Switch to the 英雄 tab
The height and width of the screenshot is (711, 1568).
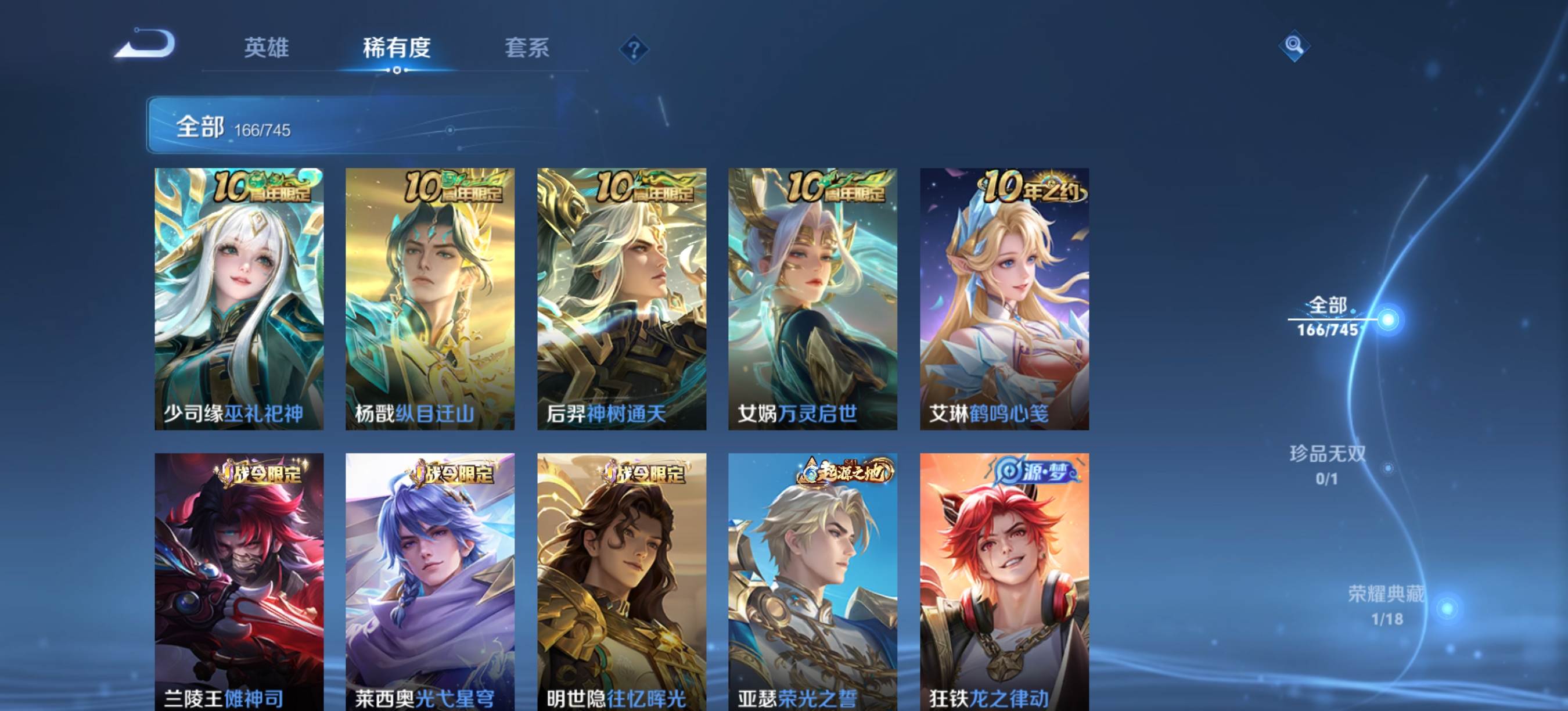266,48
